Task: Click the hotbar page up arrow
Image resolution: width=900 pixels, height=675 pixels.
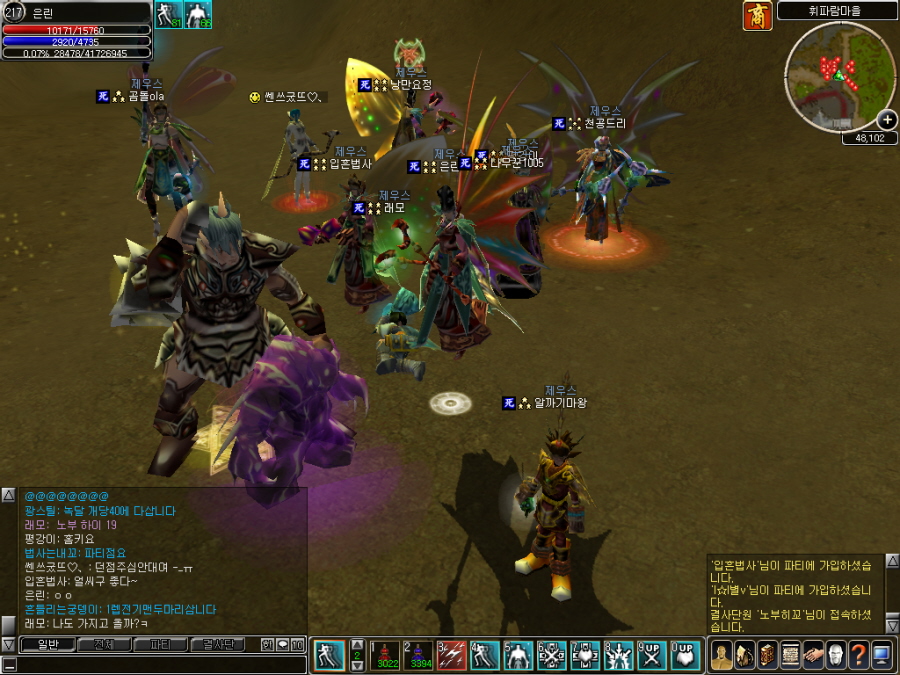Action: pos(357,644)
